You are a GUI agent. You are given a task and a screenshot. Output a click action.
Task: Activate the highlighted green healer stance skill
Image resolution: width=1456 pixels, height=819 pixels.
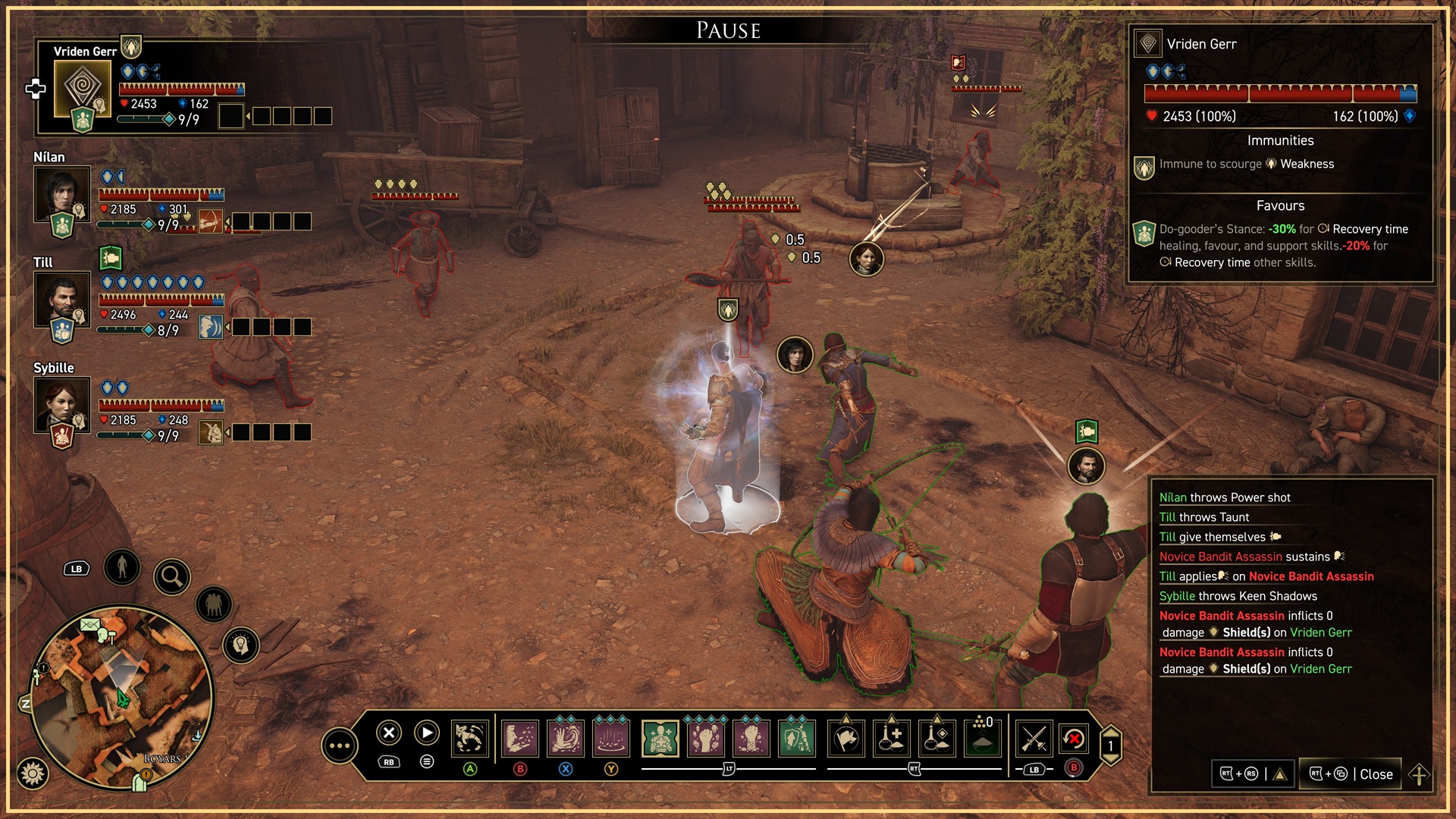[x=660, y=738]
